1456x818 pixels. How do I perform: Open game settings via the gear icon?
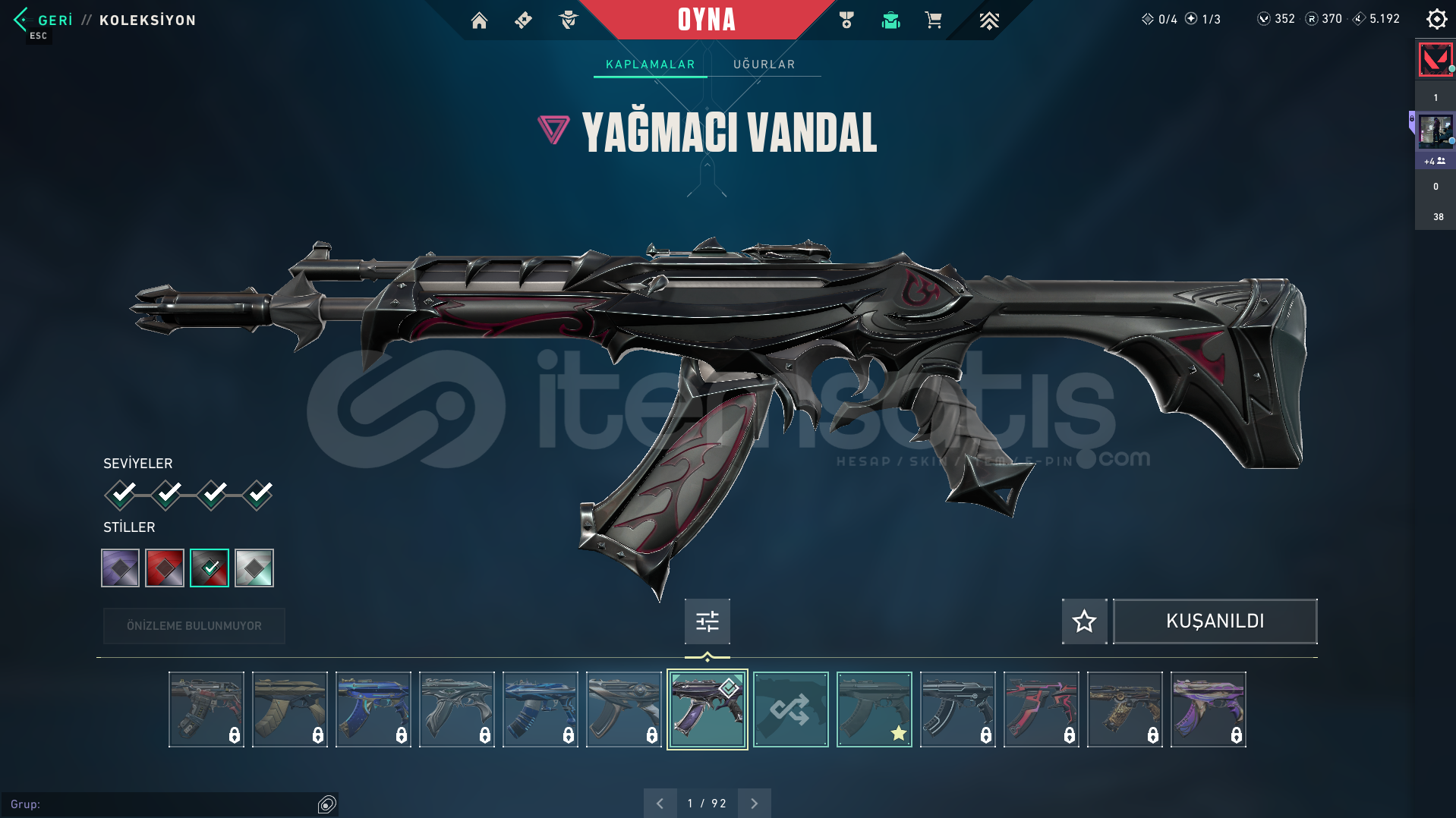coord(1436,18)
